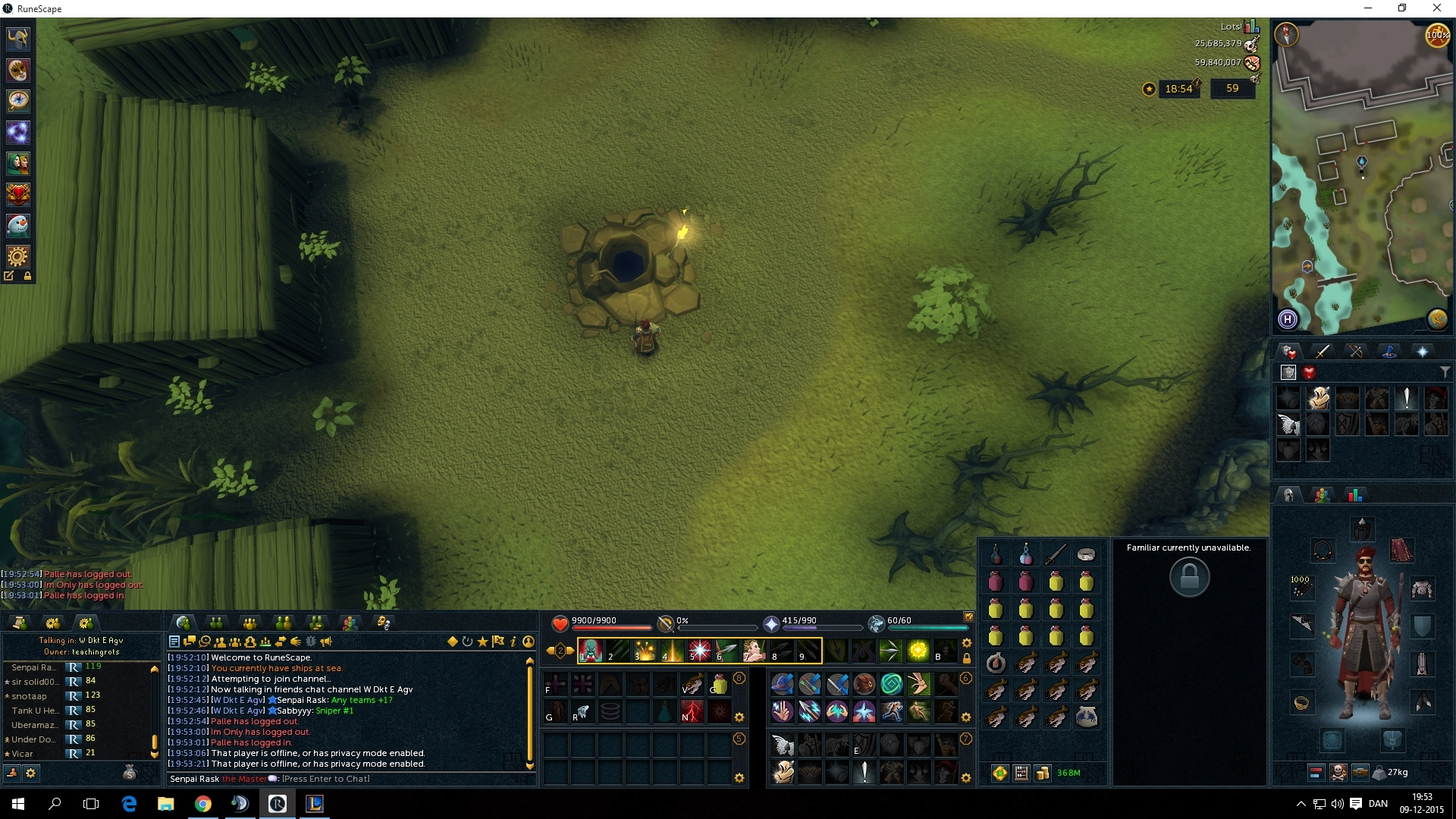Switch to the Magic abilities tab with blue hat

pos(1390,350)
